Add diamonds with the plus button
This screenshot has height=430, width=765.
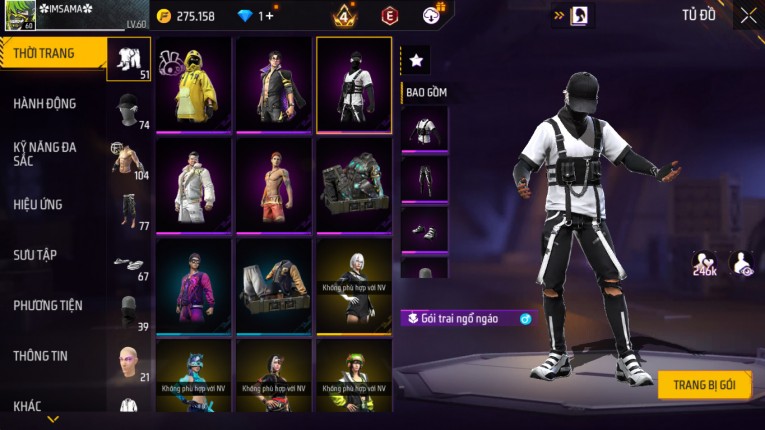(269, 16)
